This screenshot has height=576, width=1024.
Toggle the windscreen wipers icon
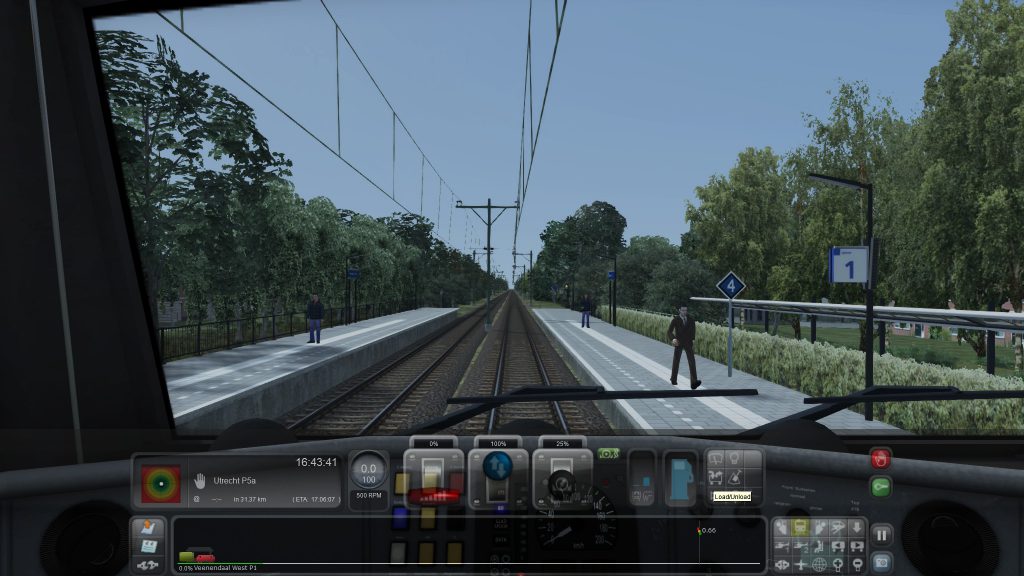715,459
